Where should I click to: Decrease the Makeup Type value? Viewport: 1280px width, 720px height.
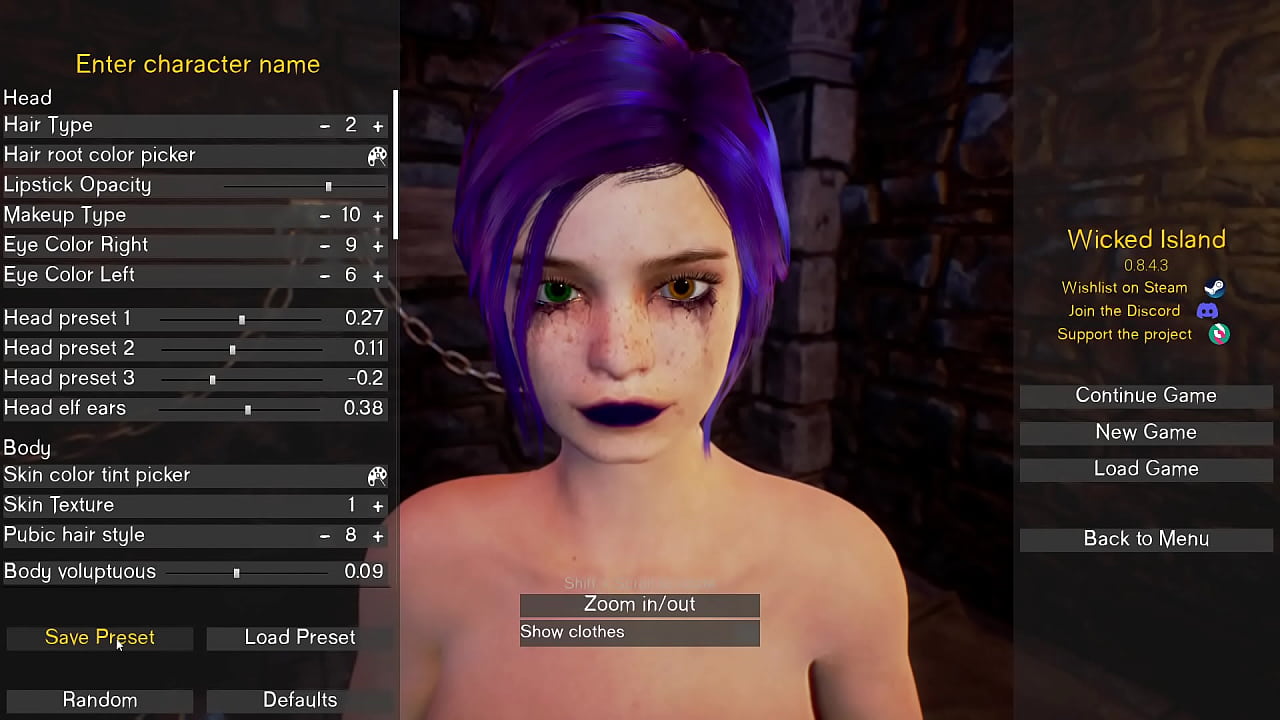(x=325, y=216)
